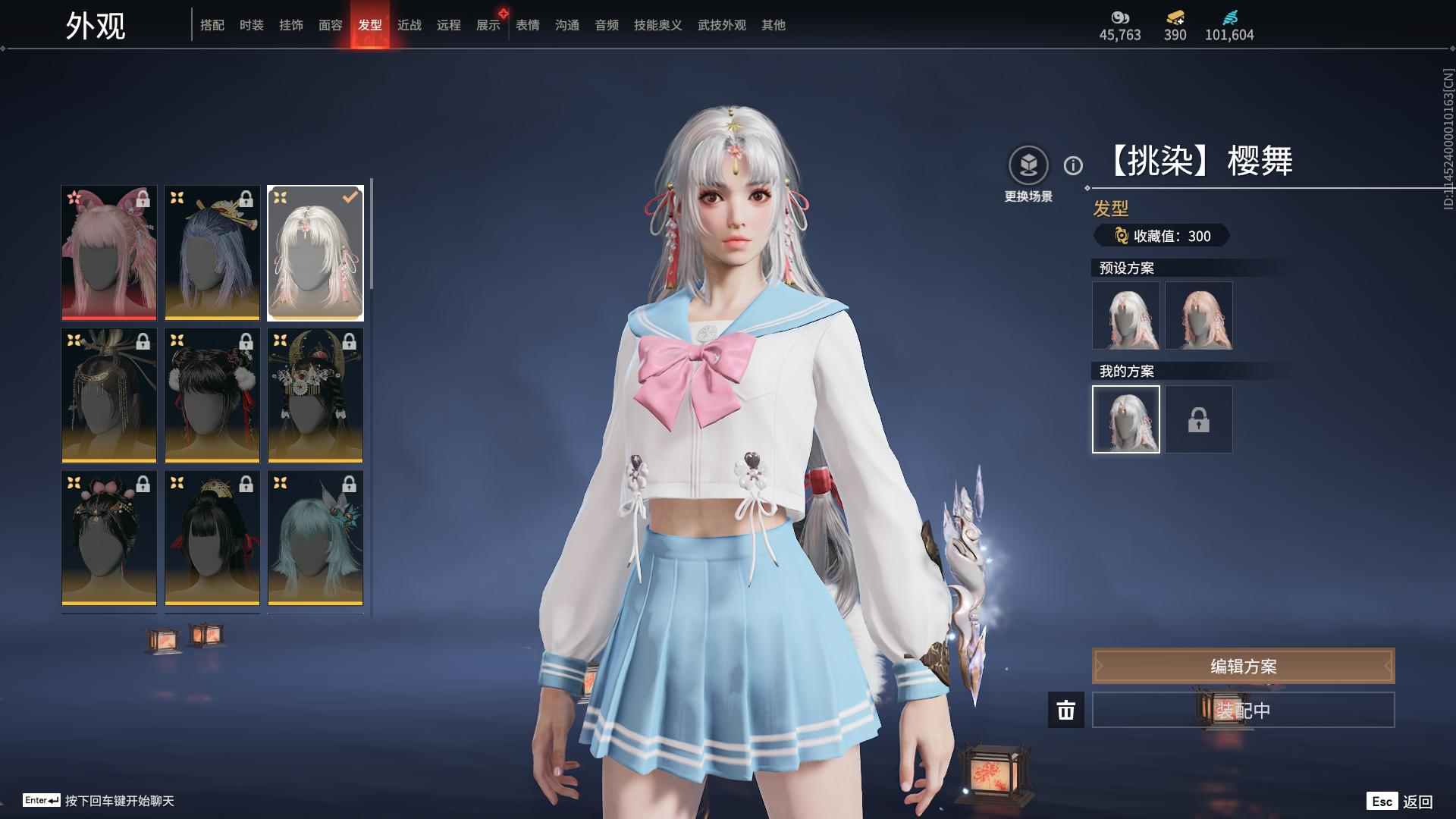Open the 技能奥义 tab

pos(657,25)
